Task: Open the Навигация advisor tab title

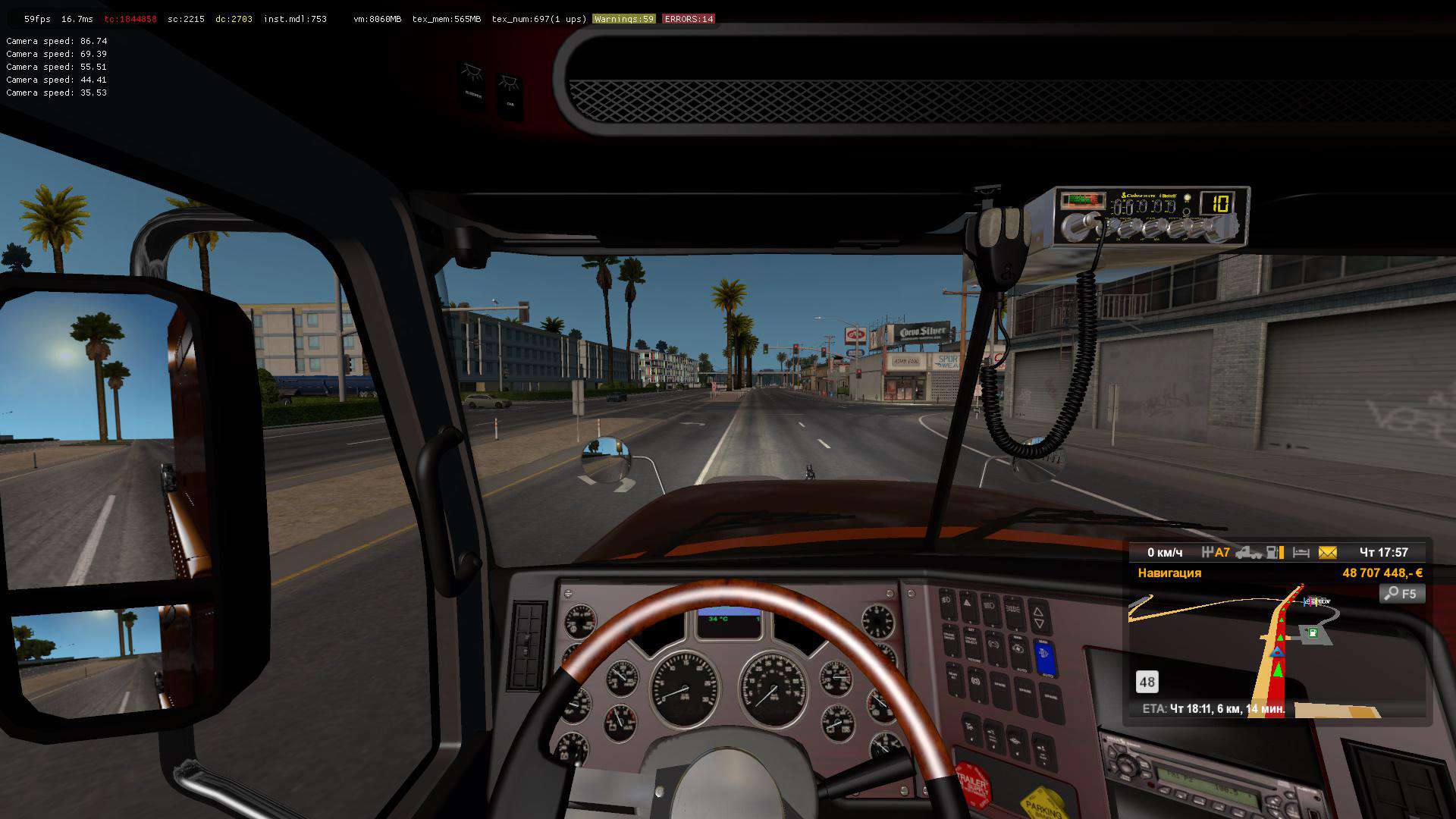Action: [1169, 573]
